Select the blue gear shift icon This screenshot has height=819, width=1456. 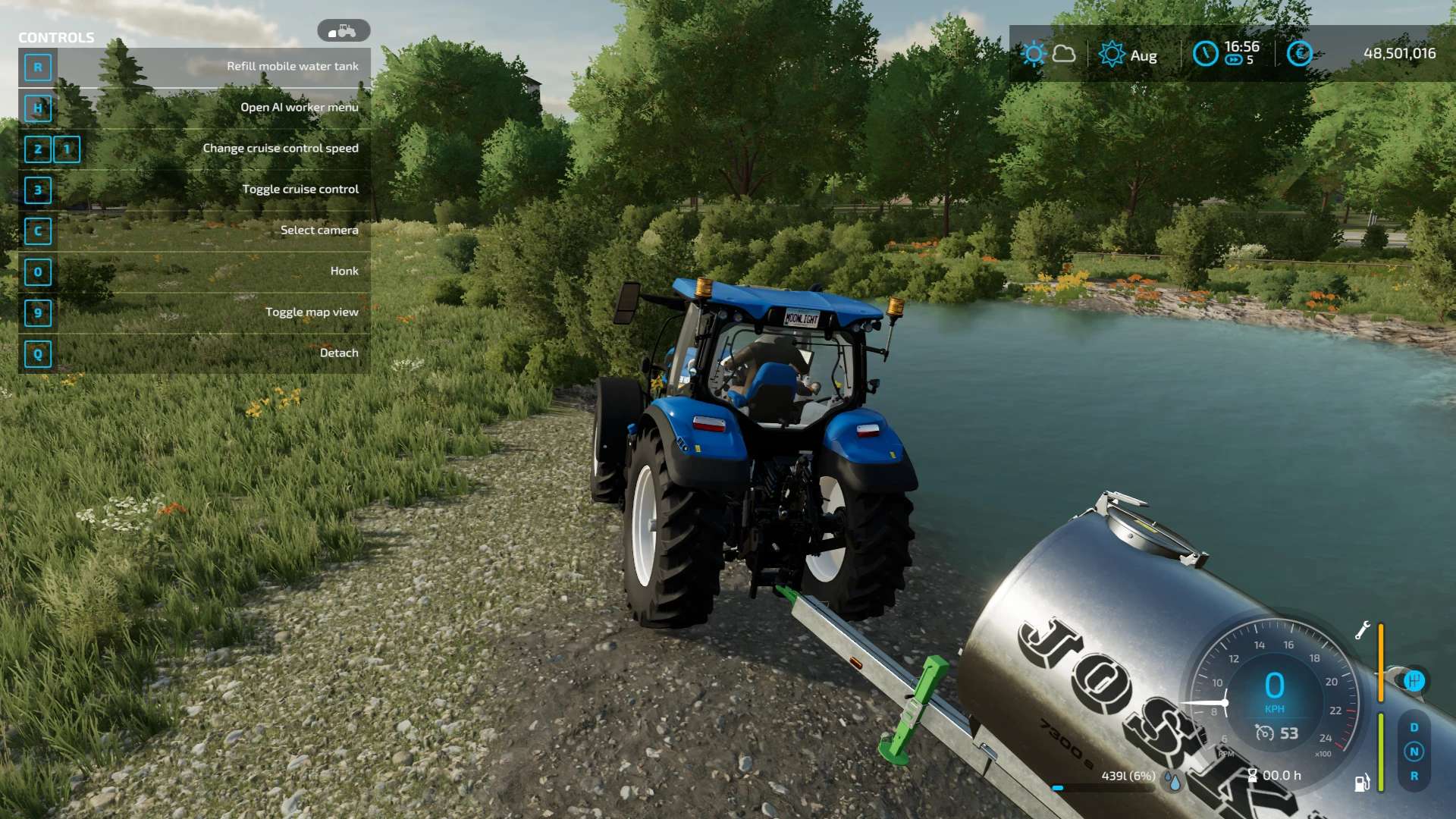1414,680
